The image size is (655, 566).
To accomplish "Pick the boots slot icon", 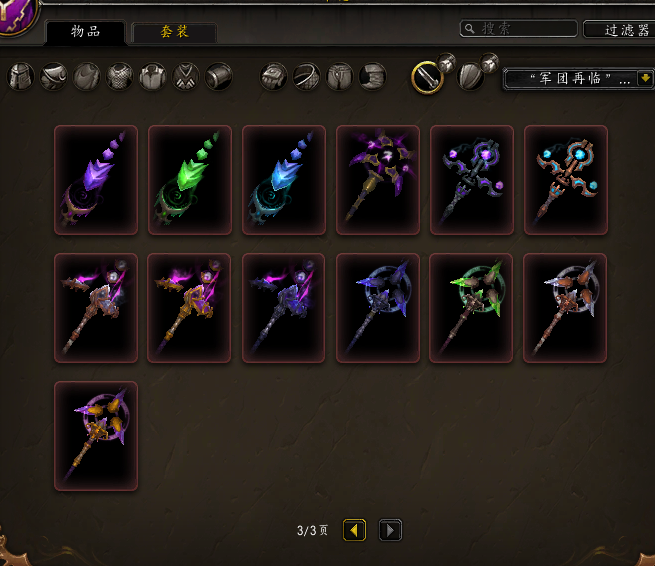I will tap(373, 77).
